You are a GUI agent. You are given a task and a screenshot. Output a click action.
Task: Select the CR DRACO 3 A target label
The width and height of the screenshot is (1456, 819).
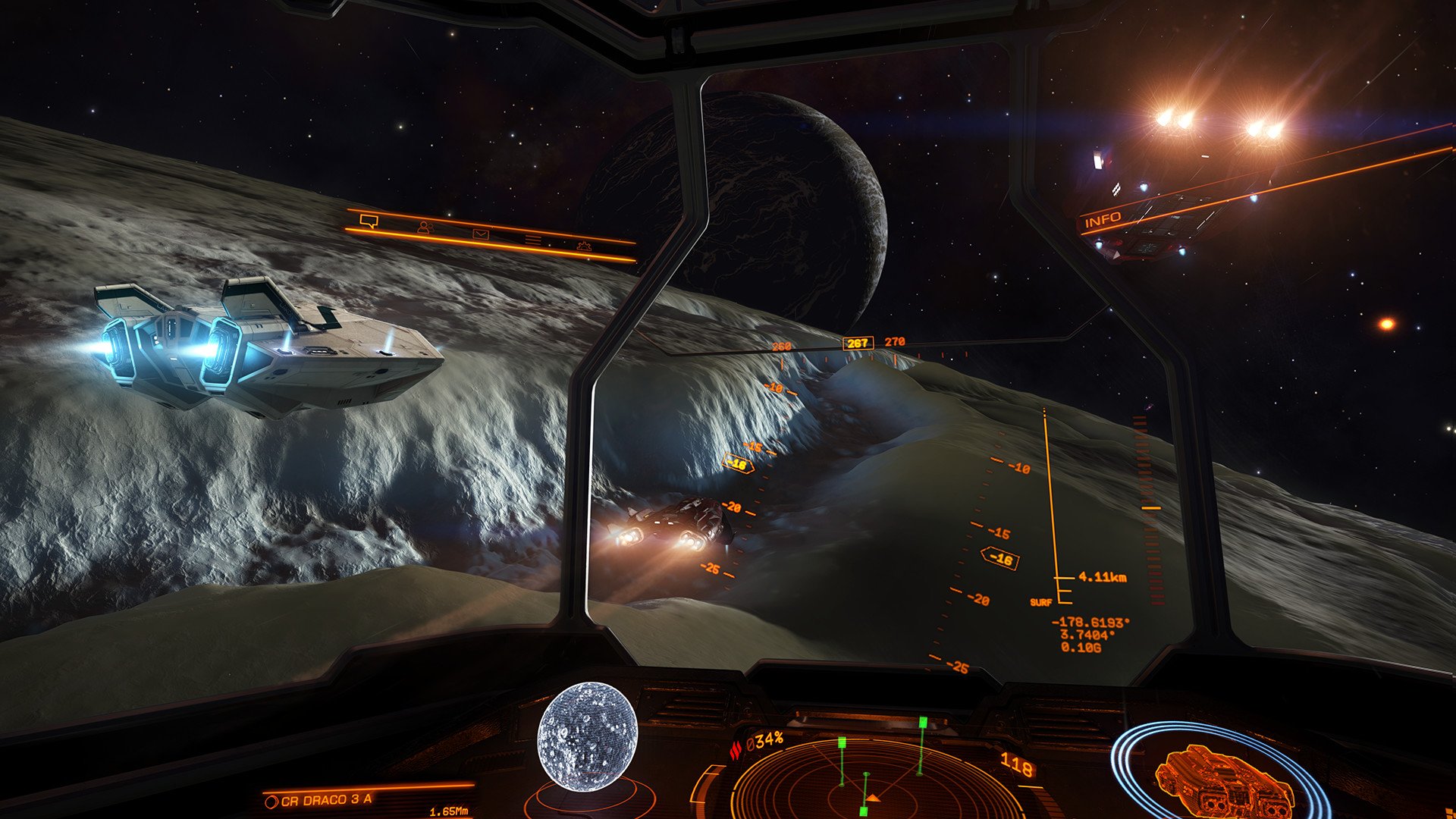pos(326,800)
